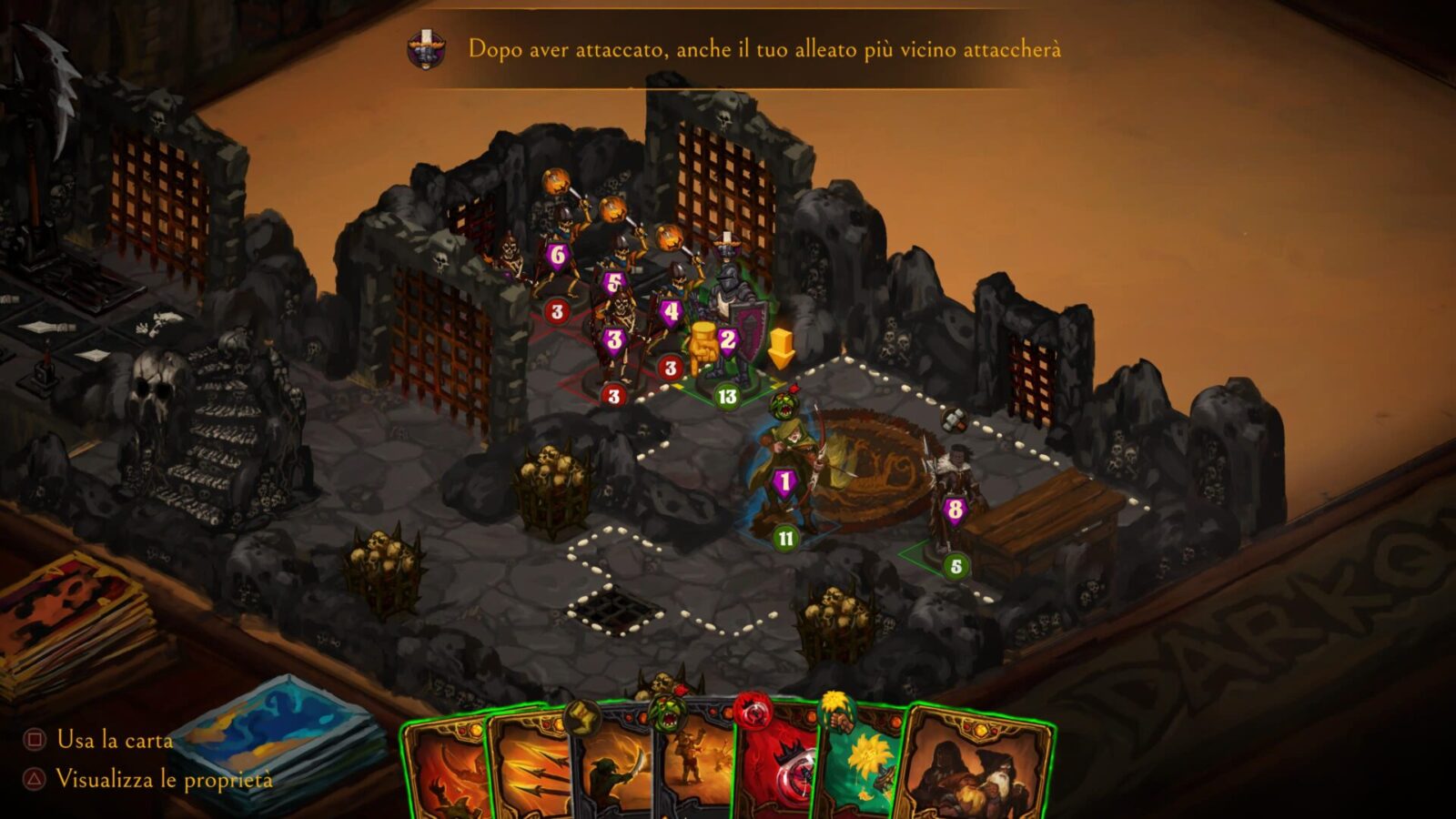The height and width of the screenshot is (819, 1456).
Task: Select the hooded archer with 11 health
Action: (x=789, y=473)
